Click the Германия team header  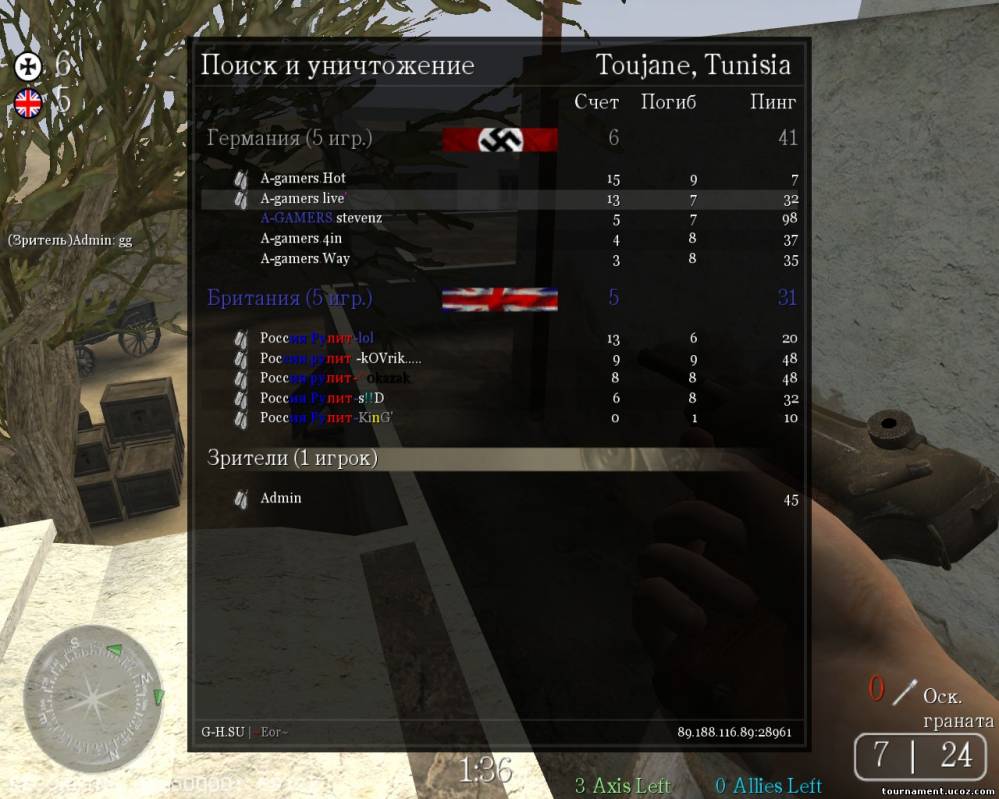(x=290, y=138)
